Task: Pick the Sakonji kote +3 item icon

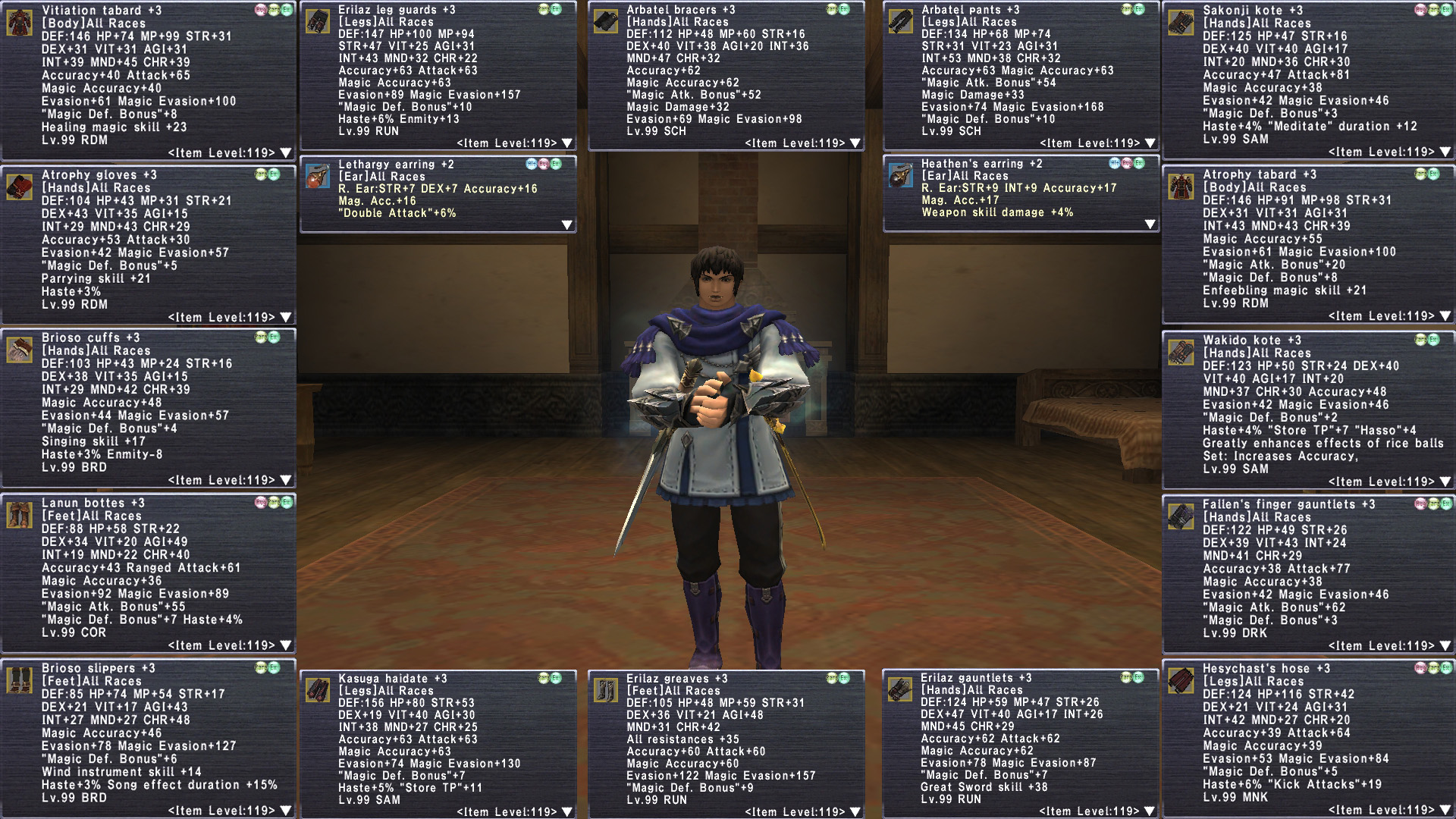Action: (1181, 23)
